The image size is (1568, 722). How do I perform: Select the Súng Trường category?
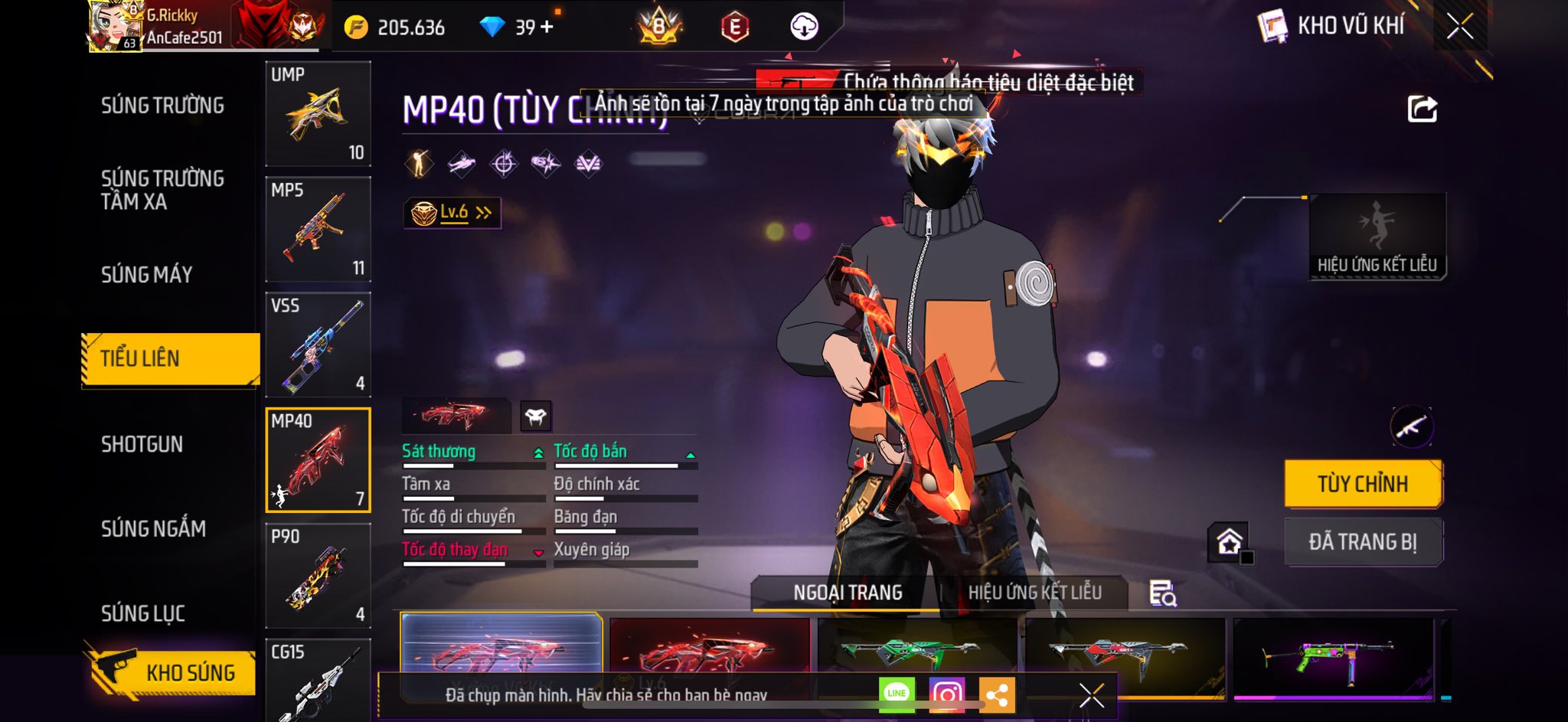(162, 106)
